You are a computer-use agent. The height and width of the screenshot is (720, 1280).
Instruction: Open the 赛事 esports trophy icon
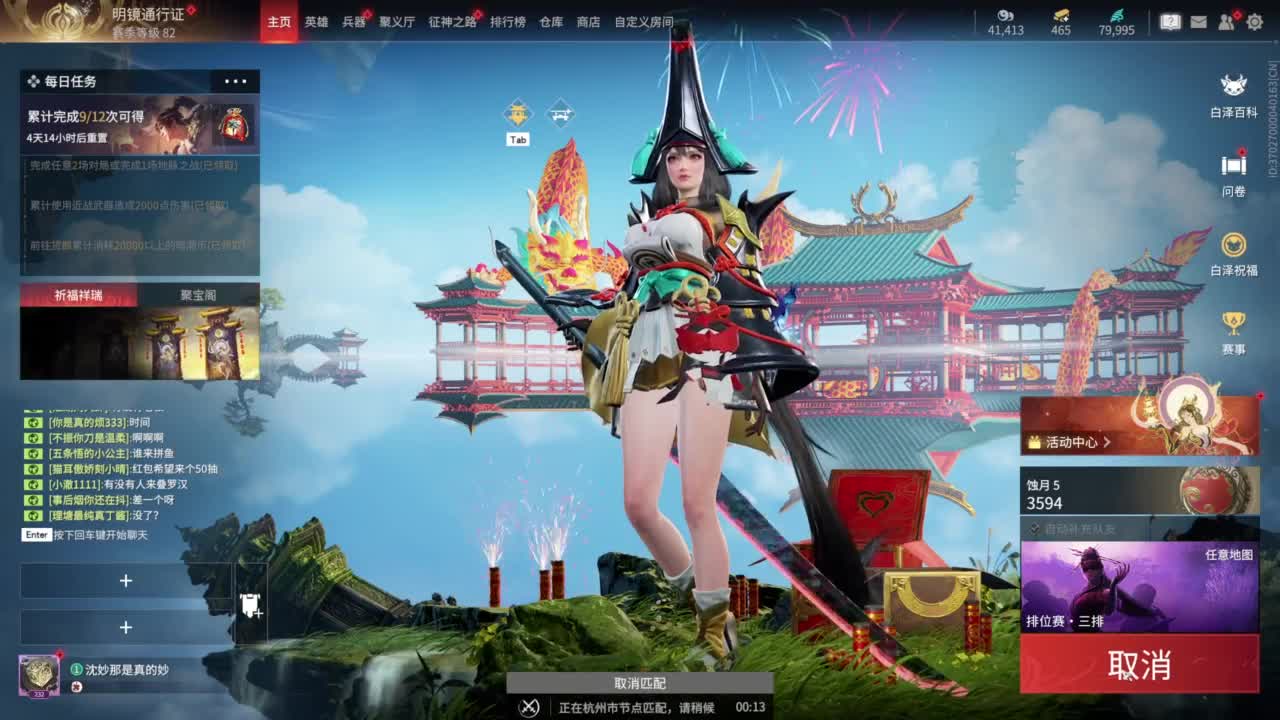[x=1231, y=323]
